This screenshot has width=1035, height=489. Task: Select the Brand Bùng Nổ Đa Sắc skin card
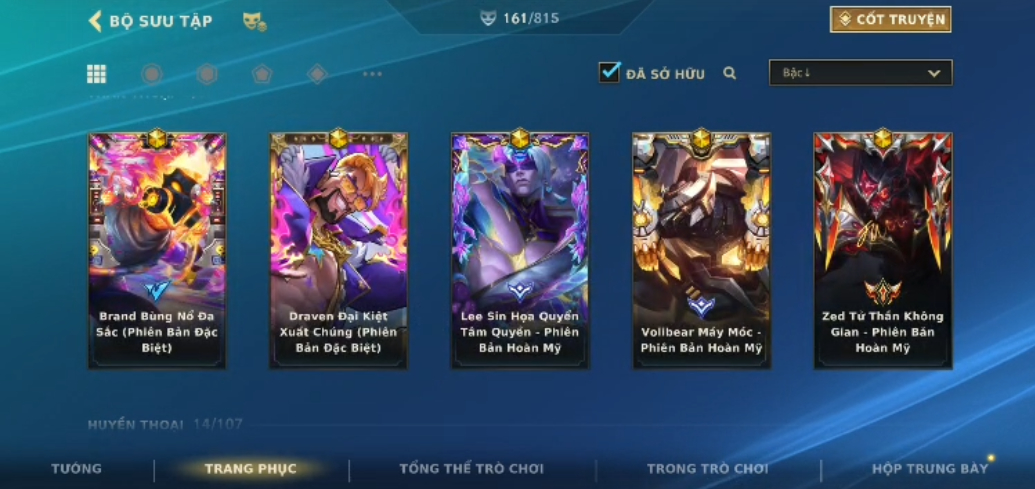[157, 250]
